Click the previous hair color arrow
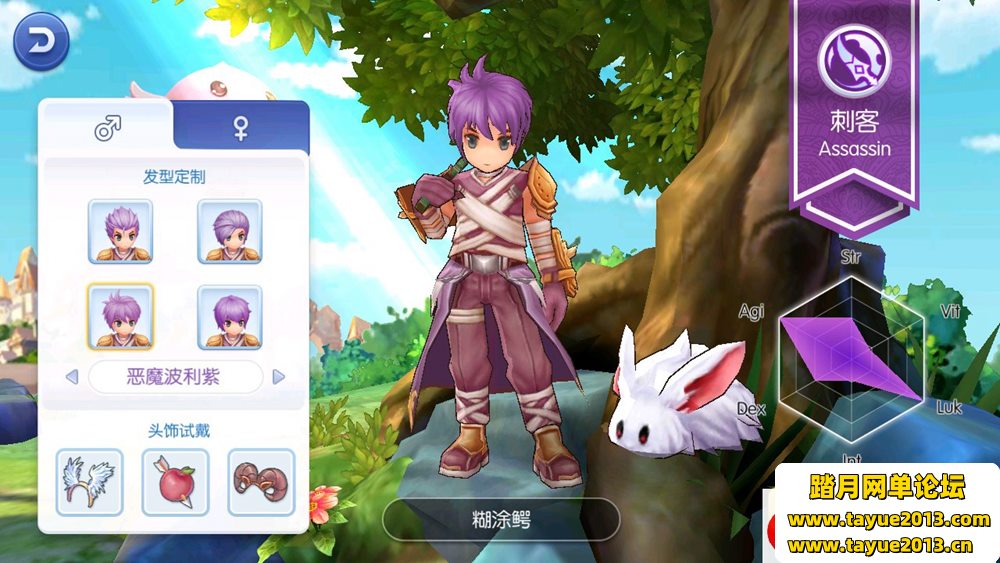The width and height of the screenshot is (1000, 563). coord(71,377)
